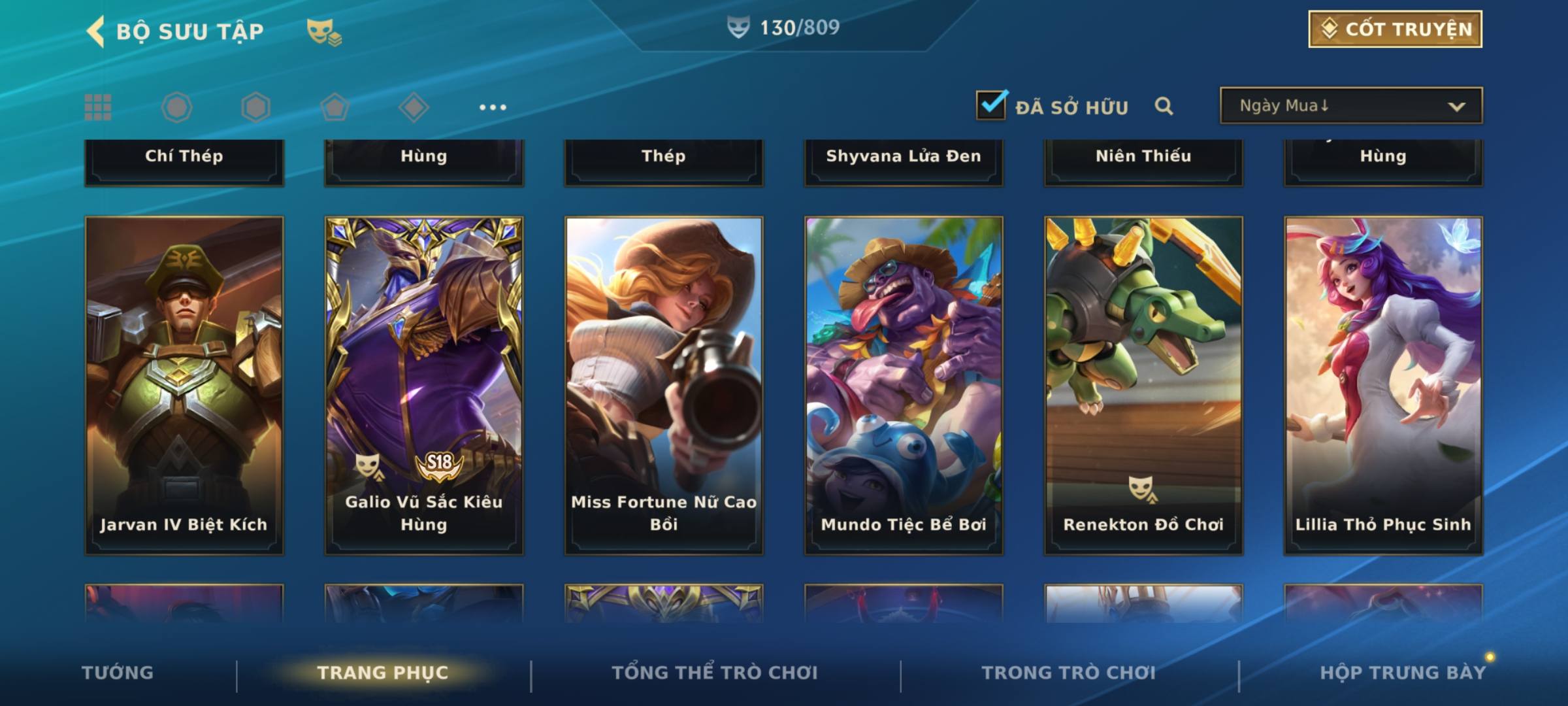1568x706 pixels.
Task: Go back from Bộ Sưu Tập
Action: coord(96,31)
